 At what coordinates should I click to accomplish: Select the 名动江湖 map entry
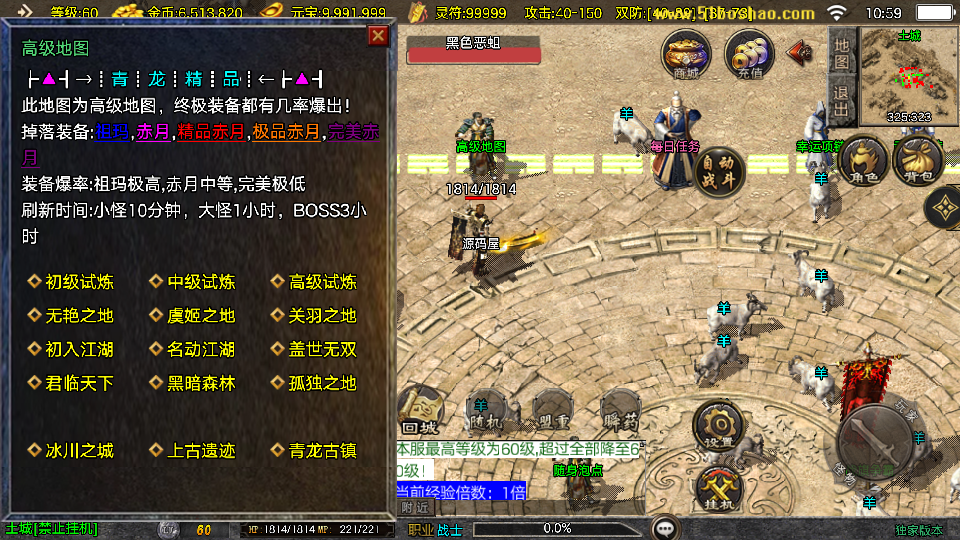tap(201, 350)
